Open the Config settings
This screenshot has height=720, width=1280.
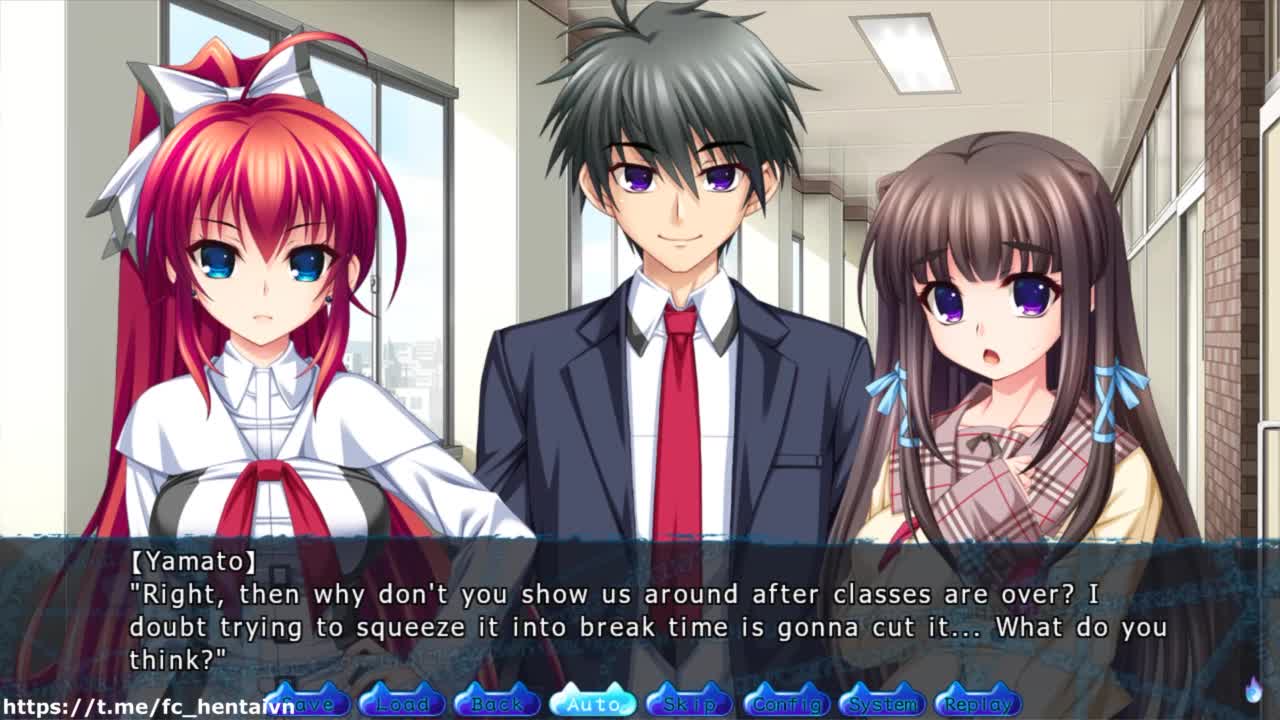point(786,703)
